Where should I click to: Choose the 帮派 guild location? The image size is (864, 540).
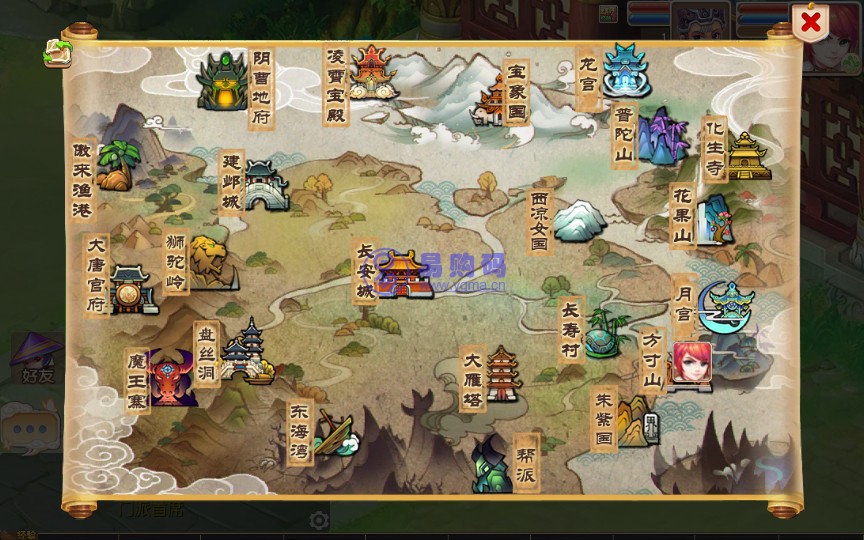pyautogui.click(x=491, y=465)
